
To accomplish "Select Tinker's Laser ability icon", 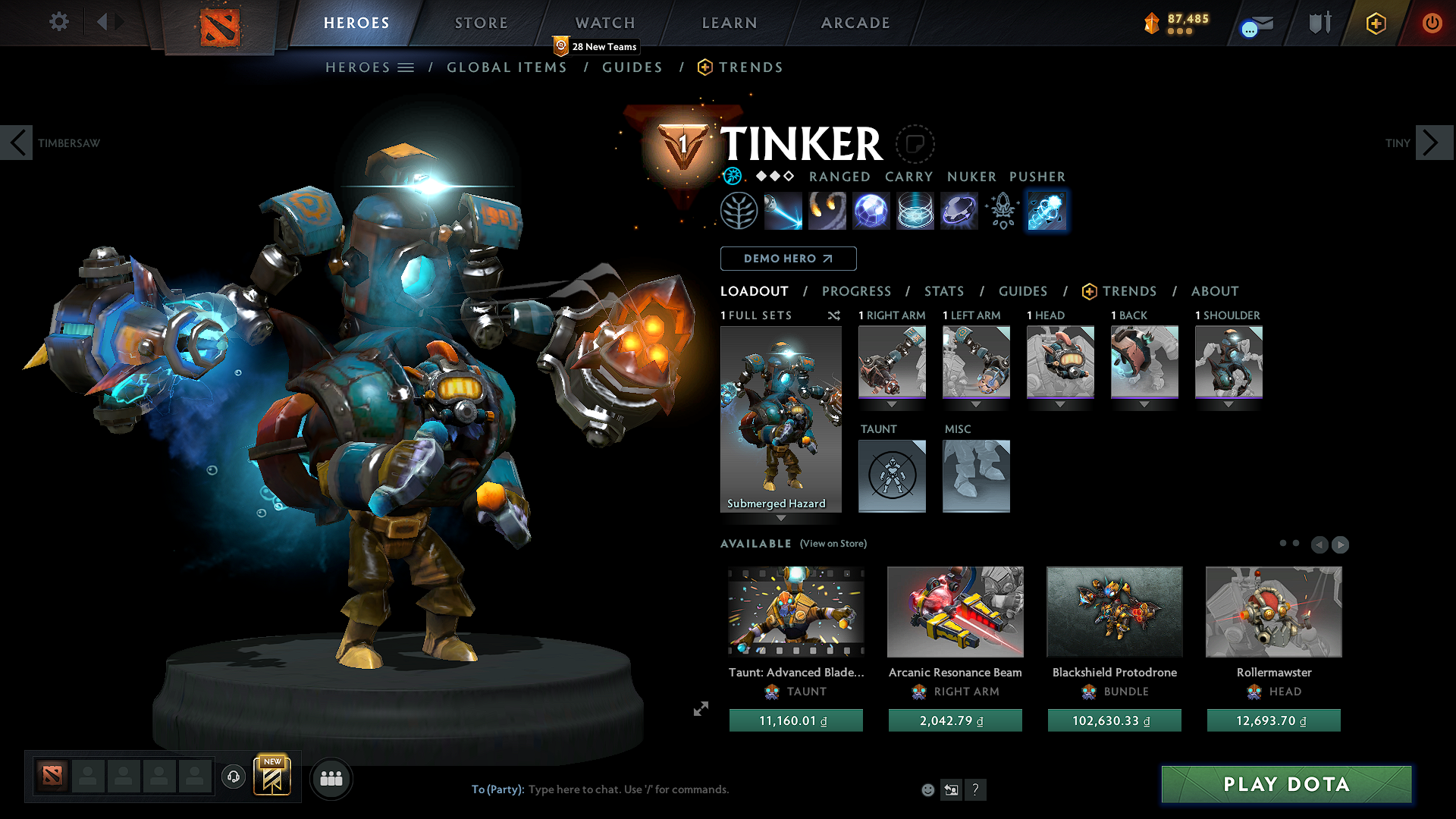I will pyautogui.click(x=783, y=210).
